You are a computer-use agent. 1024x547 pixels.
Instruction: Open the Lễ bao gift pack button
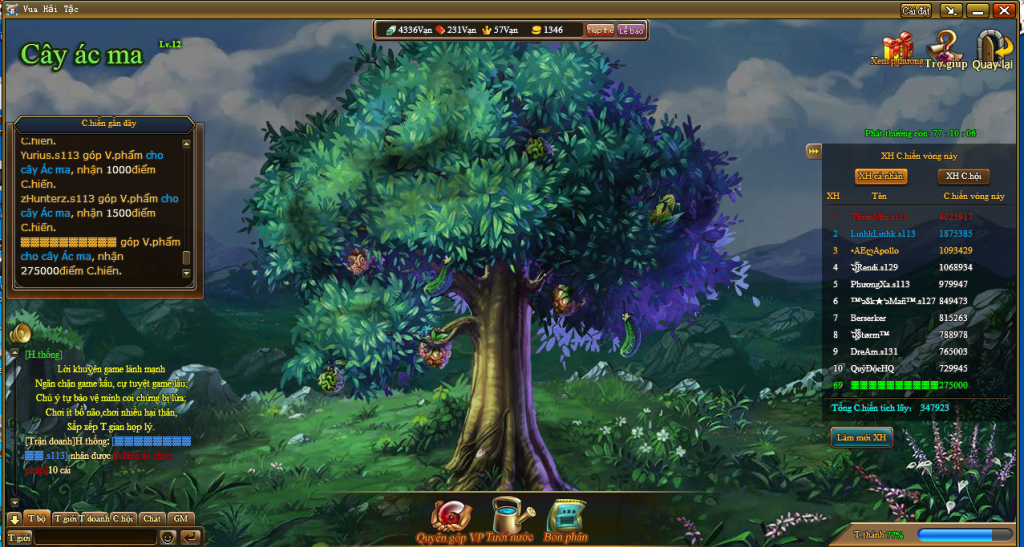[631, 30]
